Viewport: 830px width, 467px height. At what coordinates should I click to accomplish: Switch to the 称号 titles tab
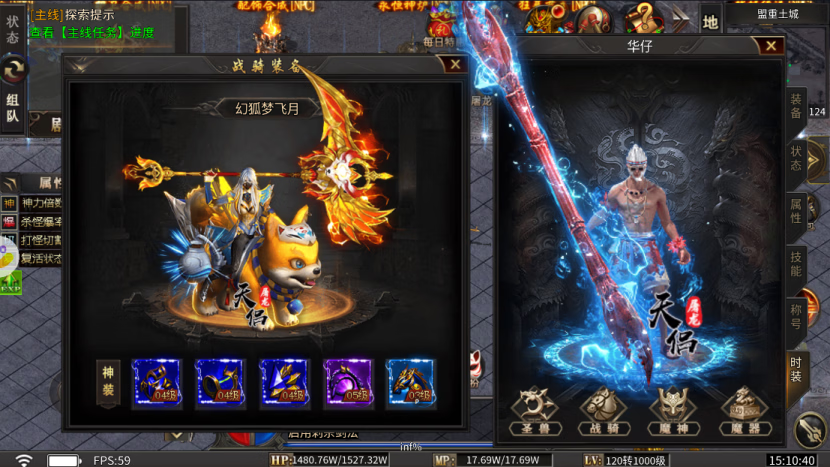(796, 317)
